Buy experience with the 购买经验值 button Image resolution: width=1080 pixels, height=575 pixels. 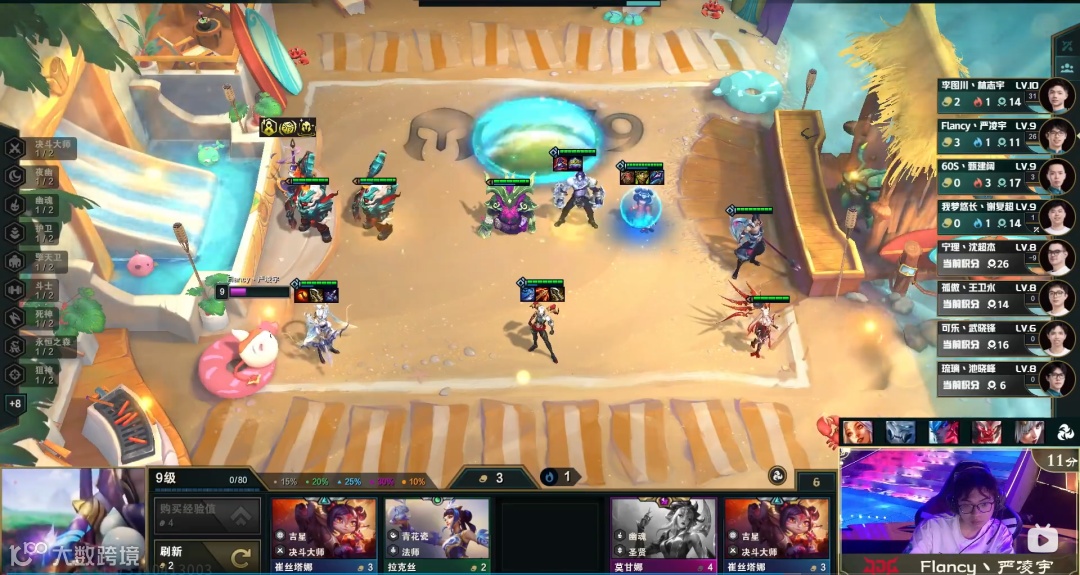click(x=205, y=516)
